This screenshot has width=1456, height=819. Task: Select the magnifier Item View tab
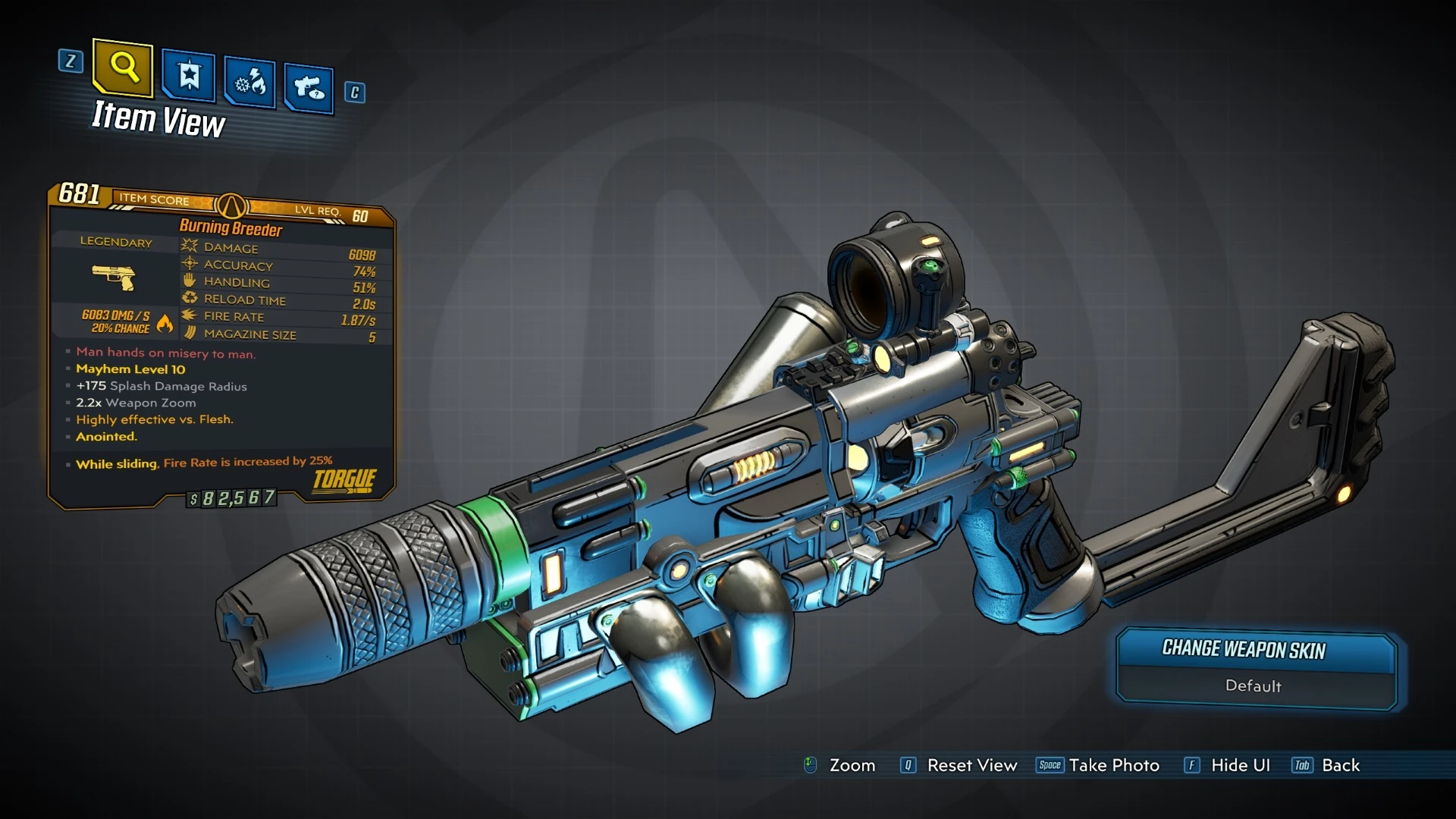tap(123, 68)
